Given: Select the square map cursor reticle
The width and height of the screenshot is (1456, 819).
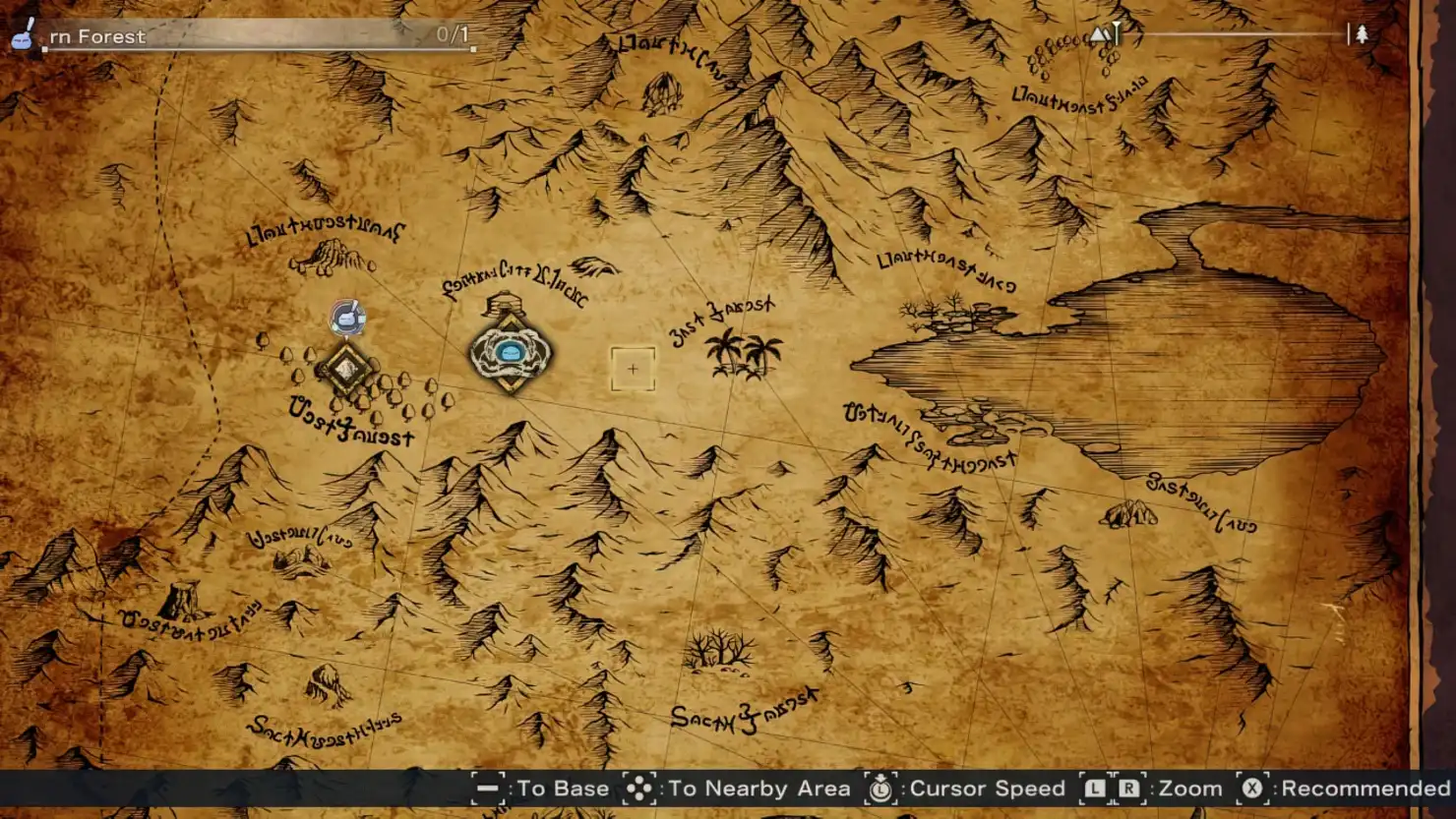Looking at the screenshot, I should [633, 369].
